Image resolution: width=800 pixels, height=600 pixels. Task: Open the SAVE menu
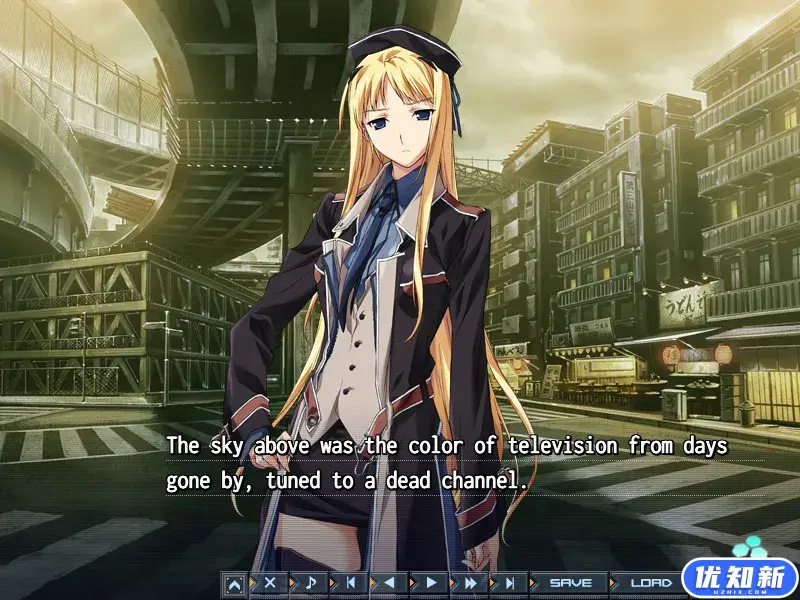[x=570, y=582]
